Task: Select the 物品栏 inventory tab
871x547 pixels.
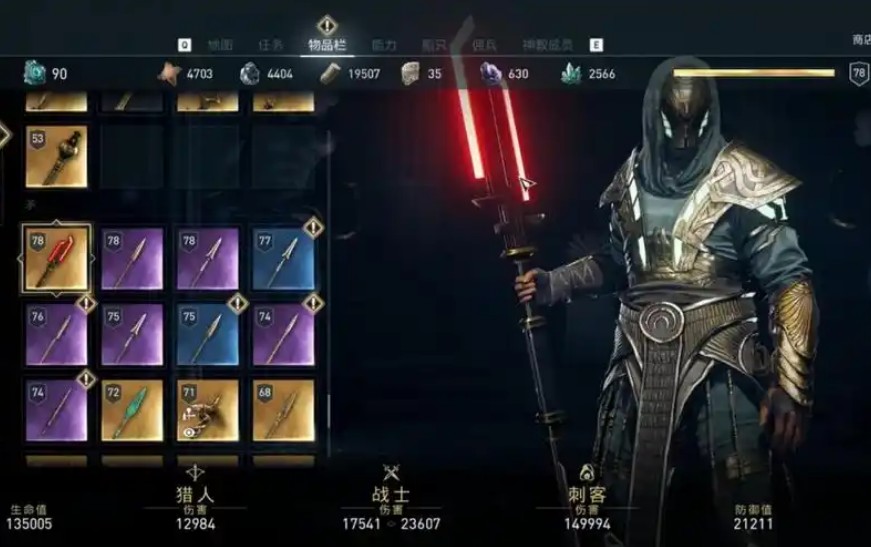Action: [328, 45]
